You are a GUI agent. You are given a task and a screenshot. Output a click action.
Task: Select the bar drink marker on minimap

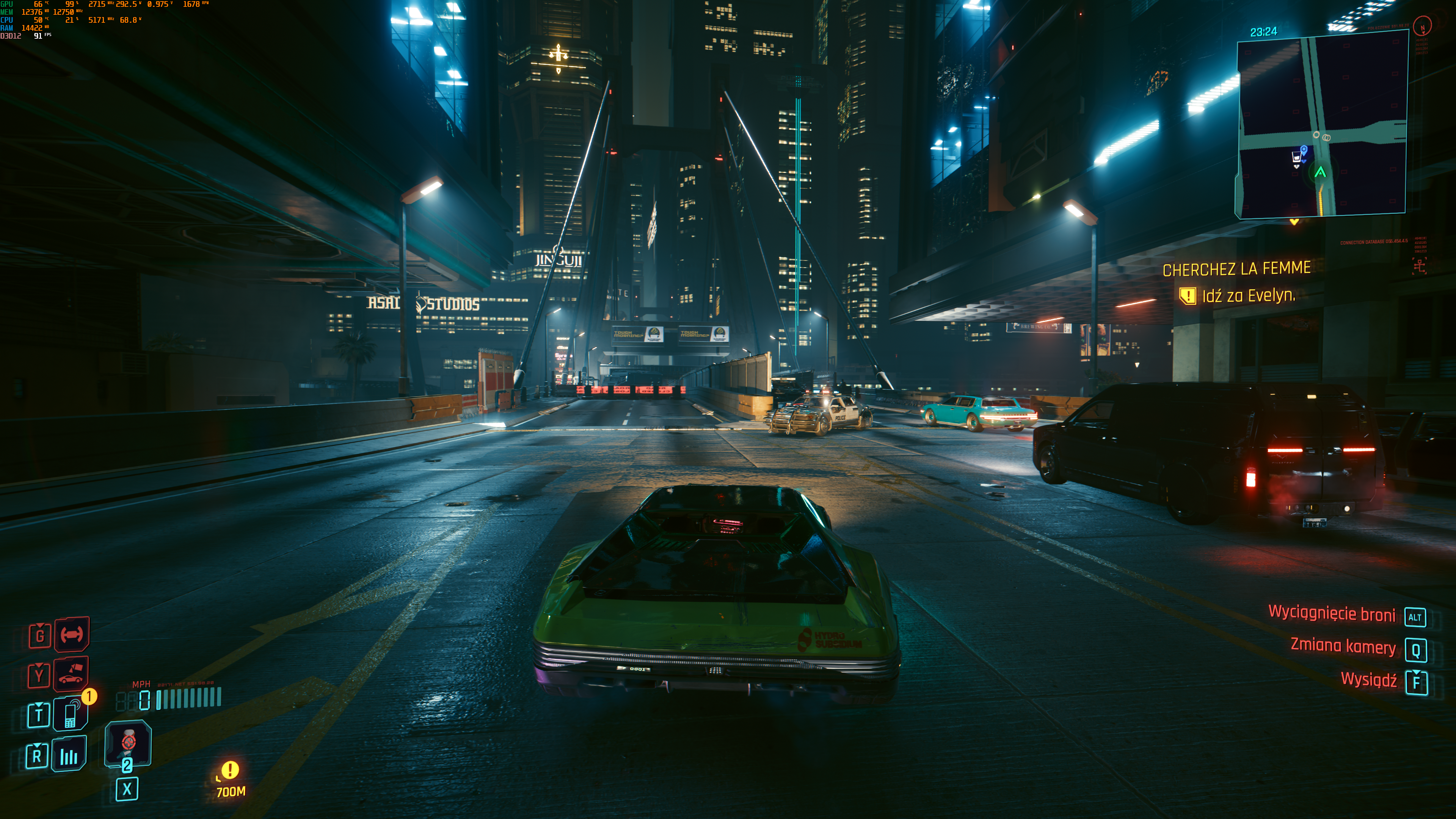(1296, 157)
